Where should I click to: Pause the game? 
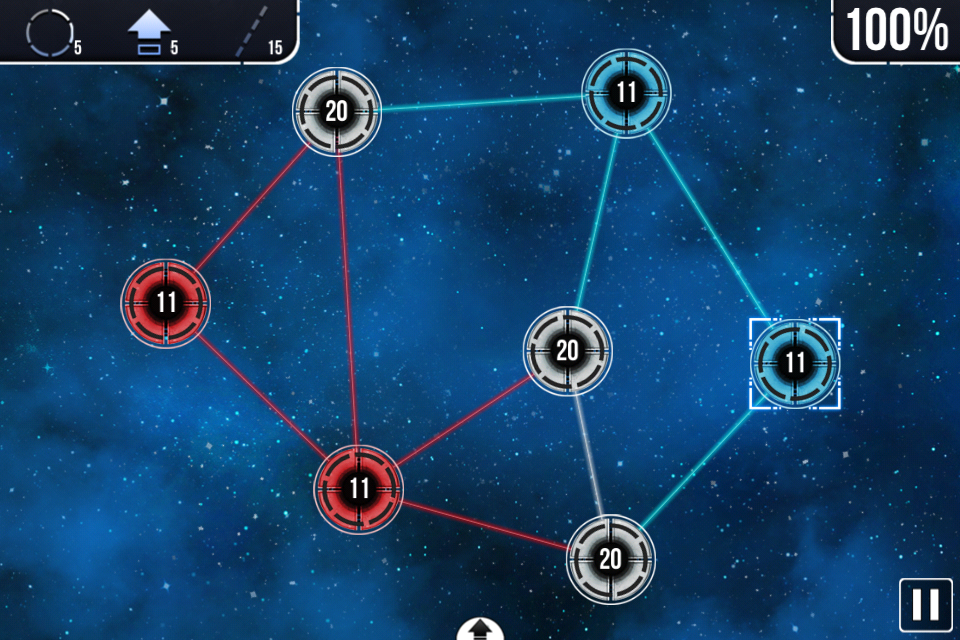(925, 604)
